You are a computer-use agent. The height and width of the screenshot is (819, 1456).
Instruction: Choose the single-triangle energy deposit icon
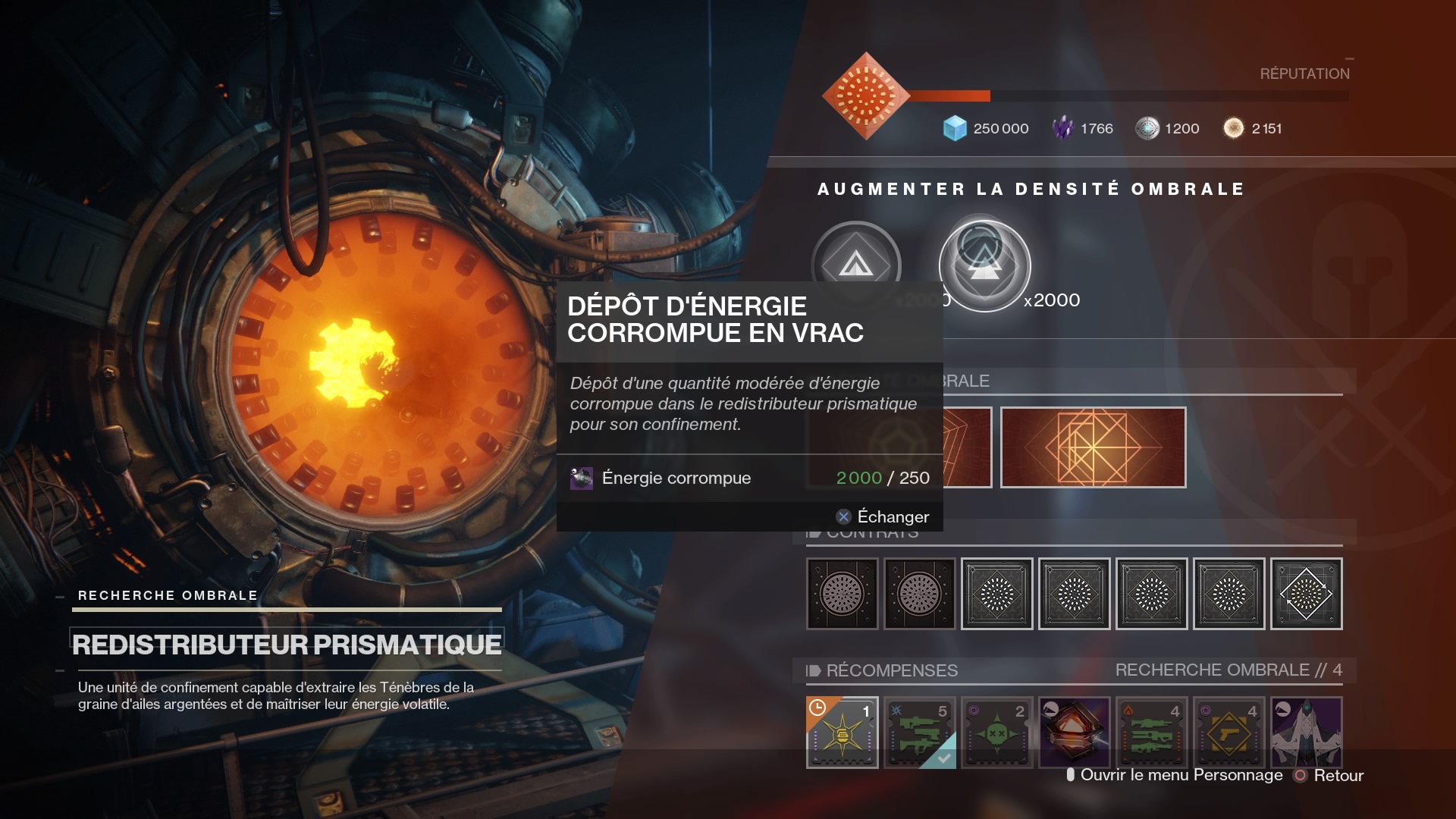(856, 263)
